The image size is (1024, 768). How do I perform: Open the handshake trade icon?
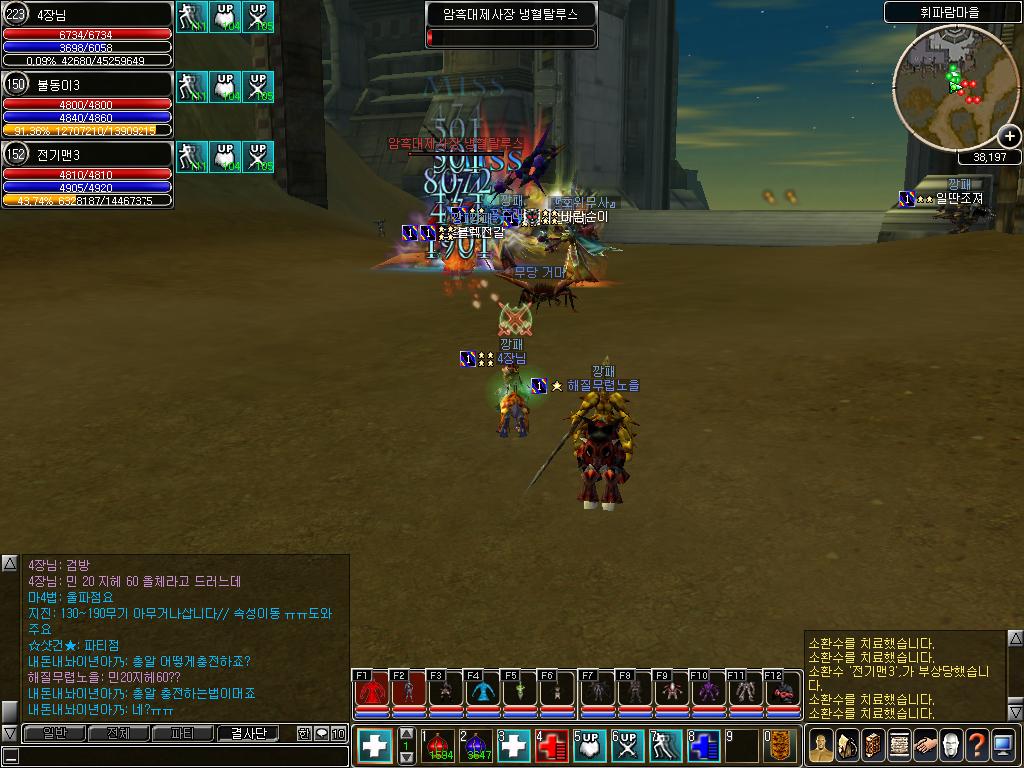(x=924, y=745)
